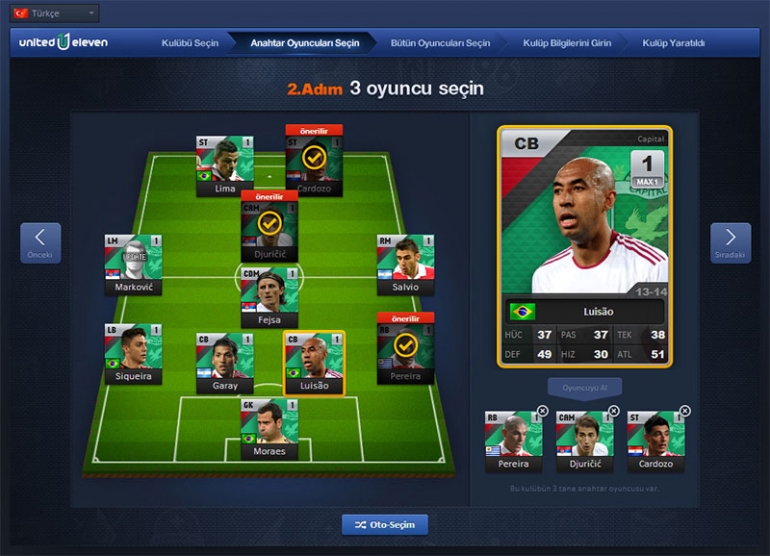This screenshot has height=556, width=770.
Task: Click the Oyuncuyu Al button
Action: pyautogui.click(x=585, y=387)
